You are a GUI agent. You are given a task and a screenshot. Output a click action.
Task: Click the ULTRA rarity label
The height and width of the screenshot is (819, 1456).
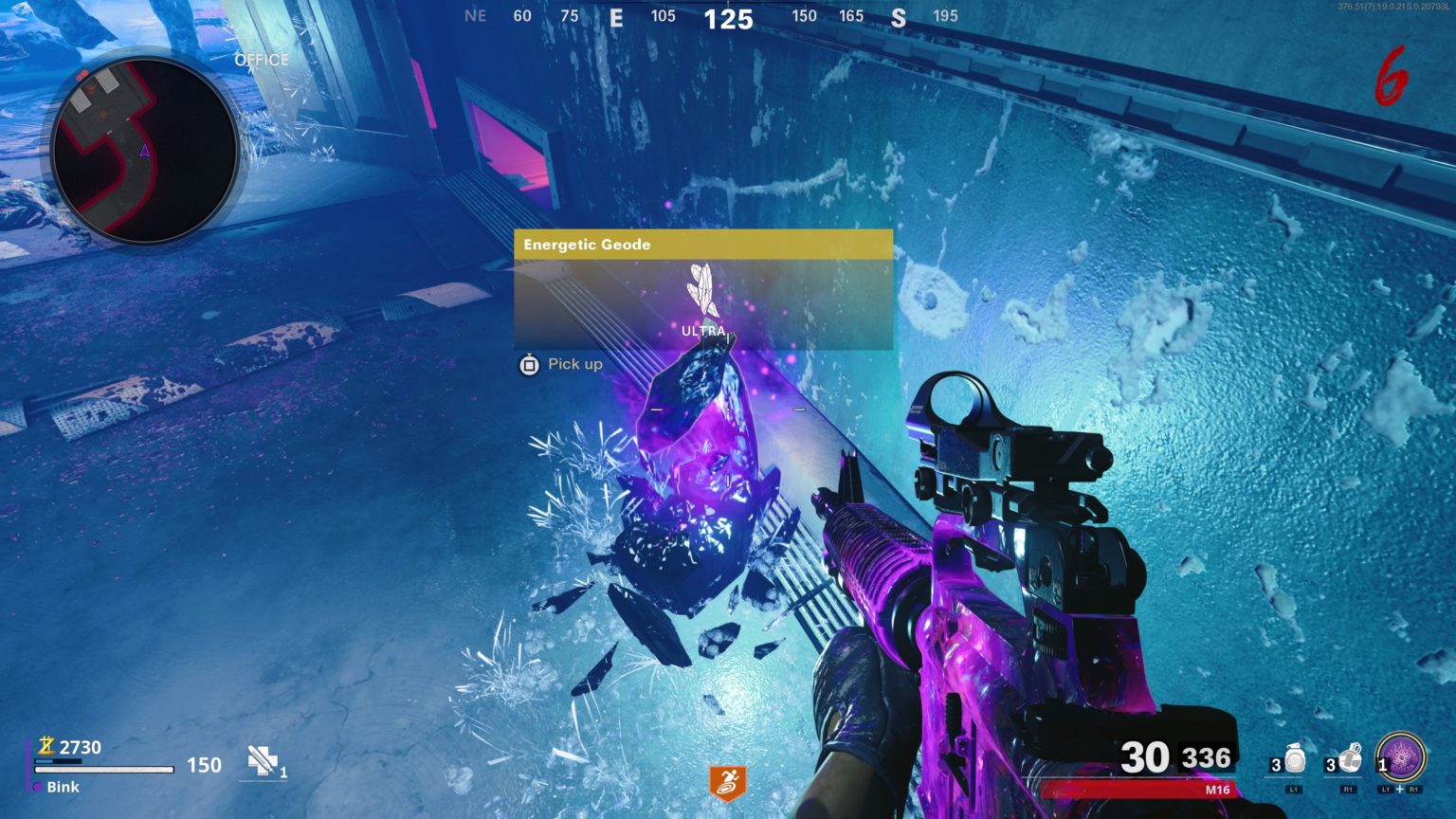702,332
